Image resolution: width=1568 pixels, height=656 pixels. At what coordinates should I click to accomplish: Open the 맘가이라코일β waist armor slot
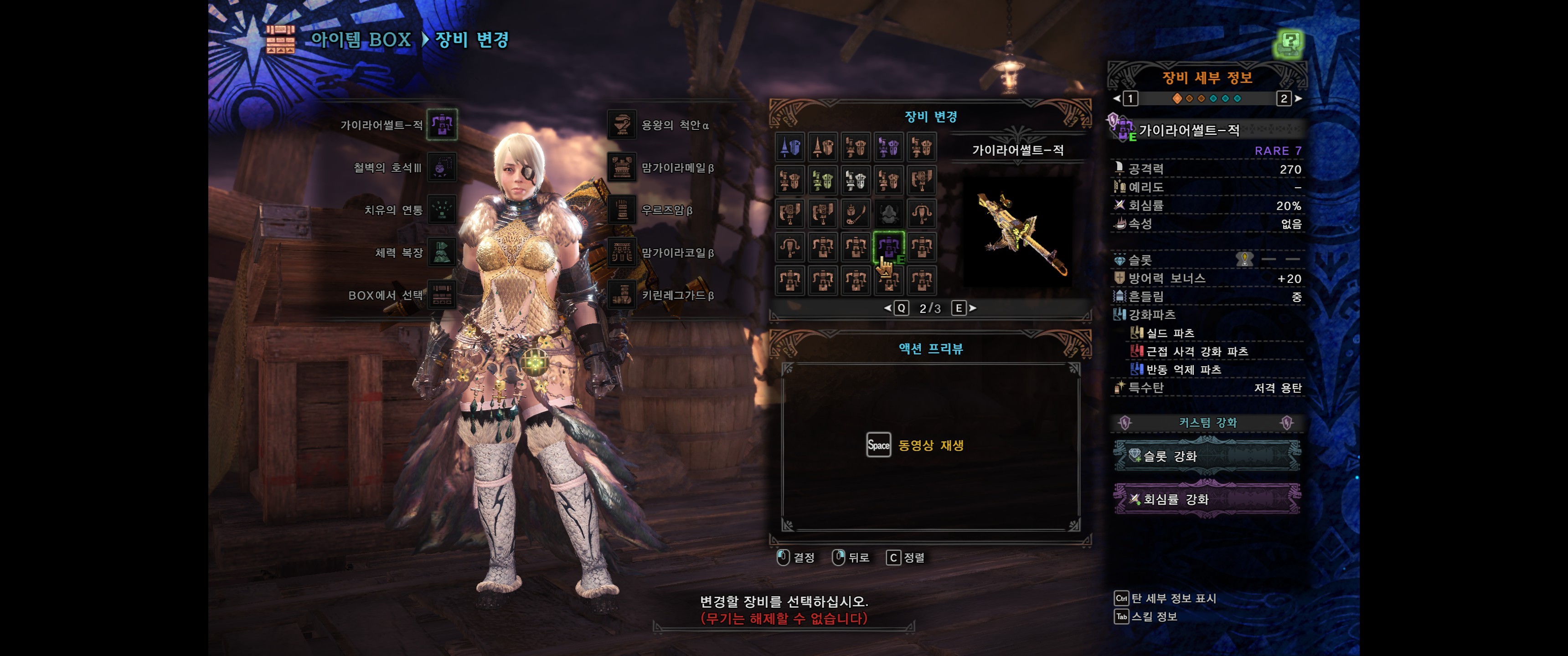pos(622,252)
